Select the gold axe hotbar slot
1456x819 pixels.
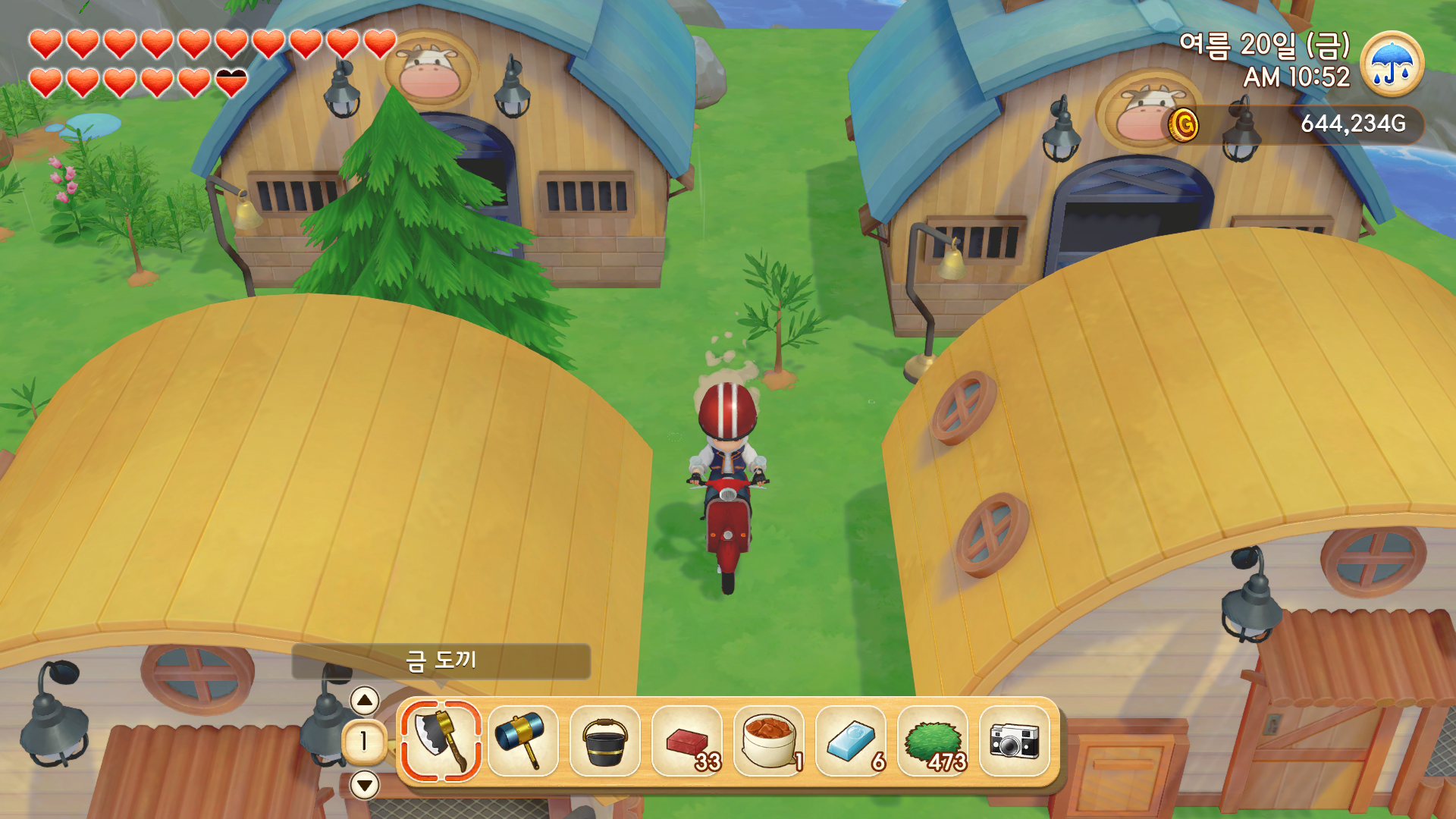click(441, 741)
